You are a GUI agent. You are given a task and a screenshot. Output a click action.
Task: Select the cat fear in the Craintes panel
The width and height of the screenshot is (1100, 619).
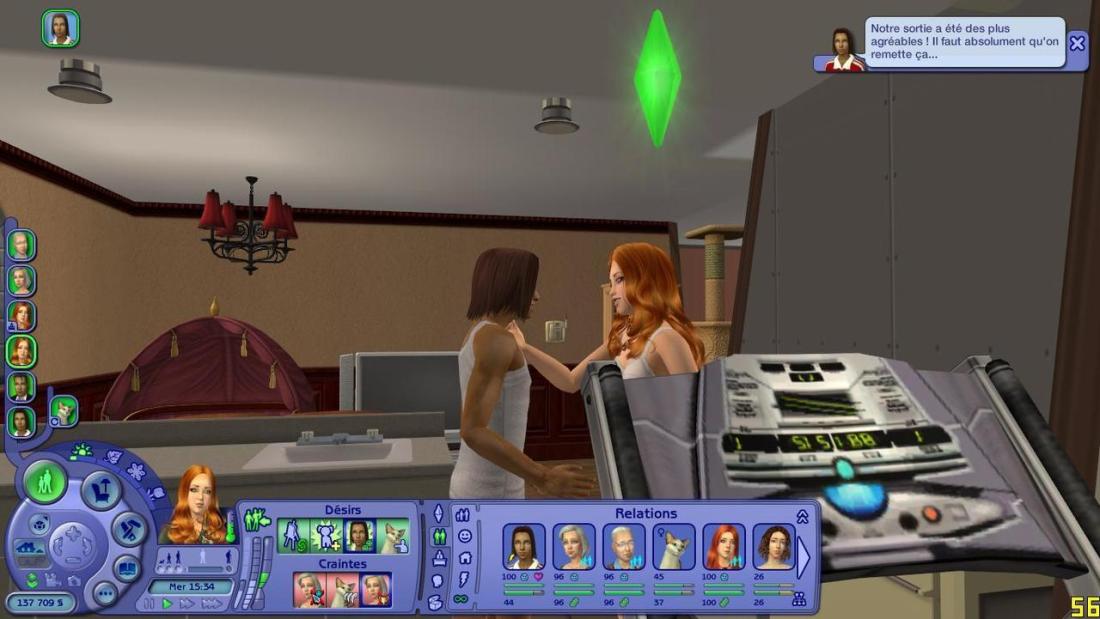point(343,590)
